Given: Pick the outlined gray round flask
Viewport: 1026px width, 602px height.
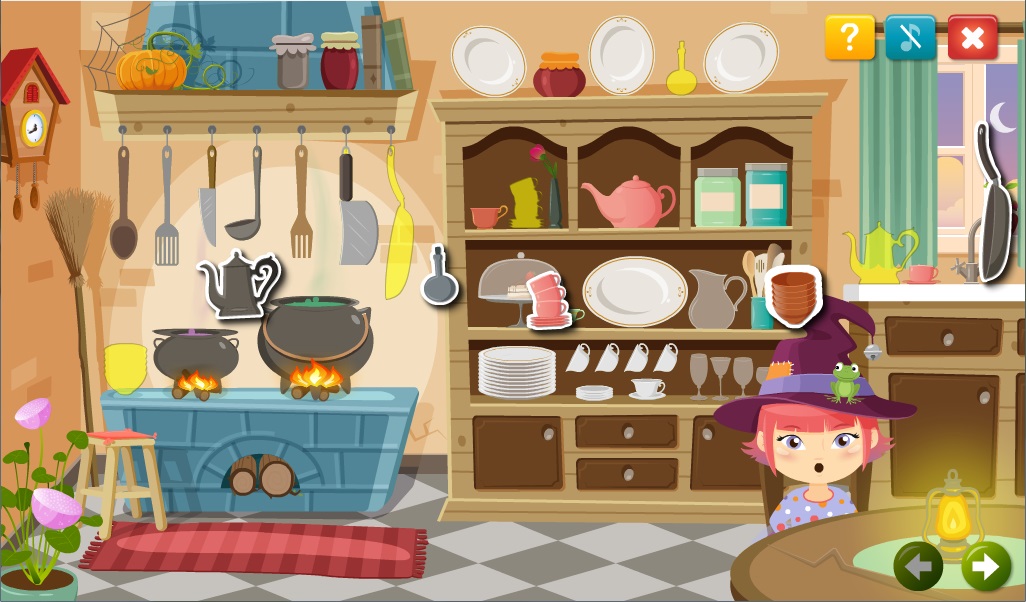Looking at the screenshot, I should coord(439,278).
